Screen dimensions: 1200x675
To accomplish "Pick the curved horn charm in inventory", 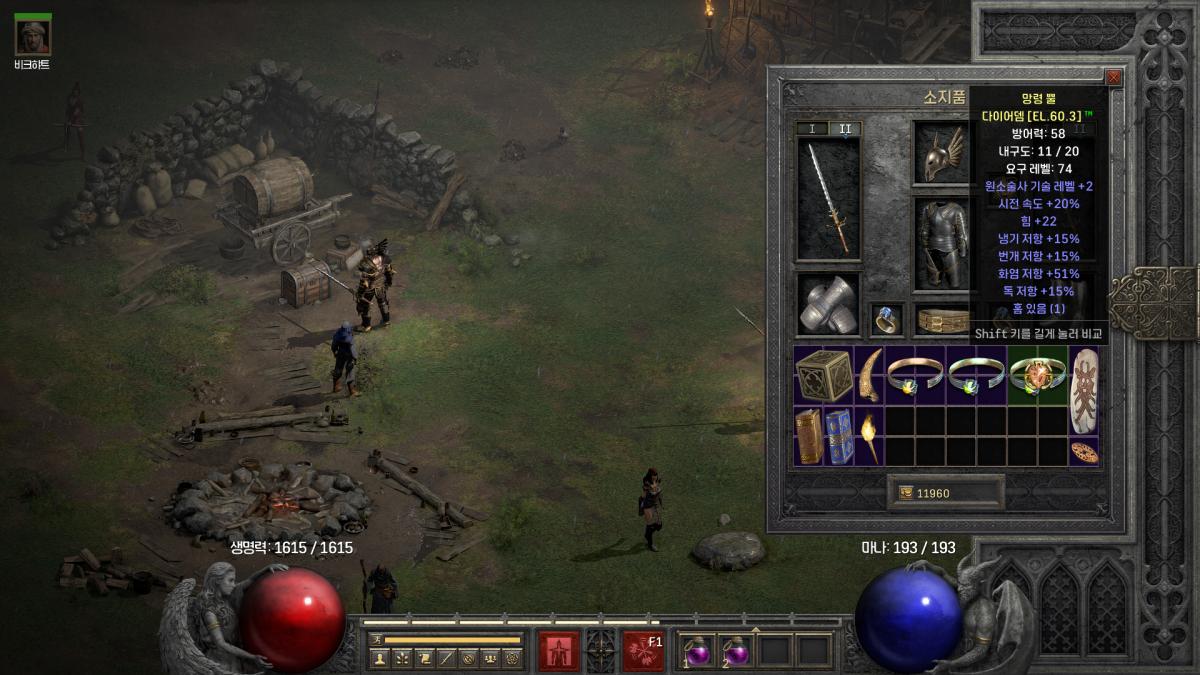I will point(870,375).
